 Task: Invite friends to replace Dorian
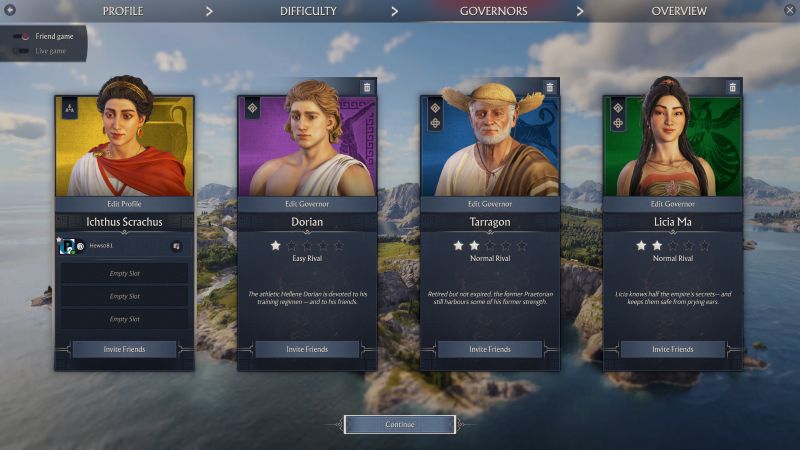(307, 349)
